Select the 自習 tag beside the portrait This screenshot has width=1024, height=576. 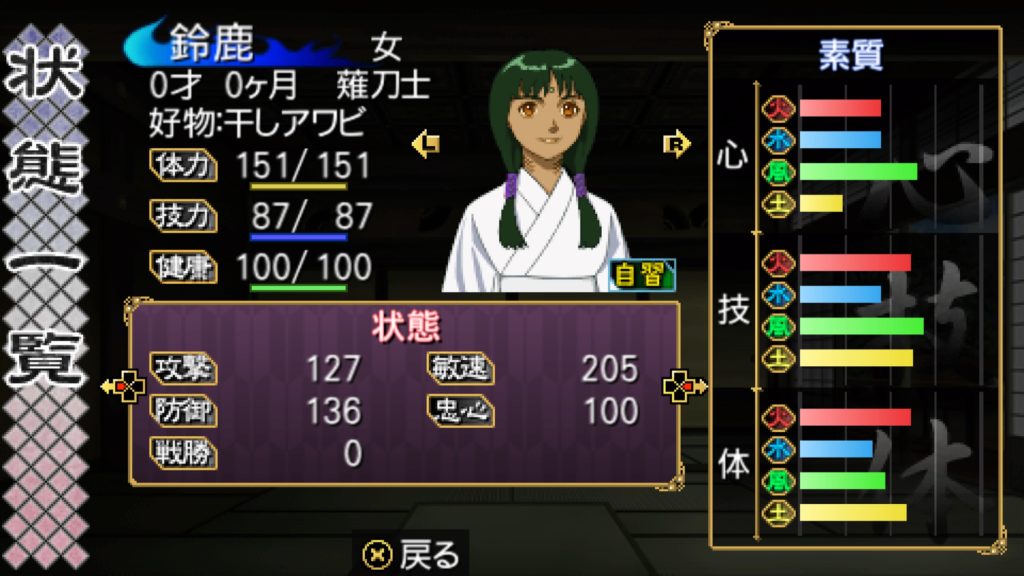click(x=641, y=275)
